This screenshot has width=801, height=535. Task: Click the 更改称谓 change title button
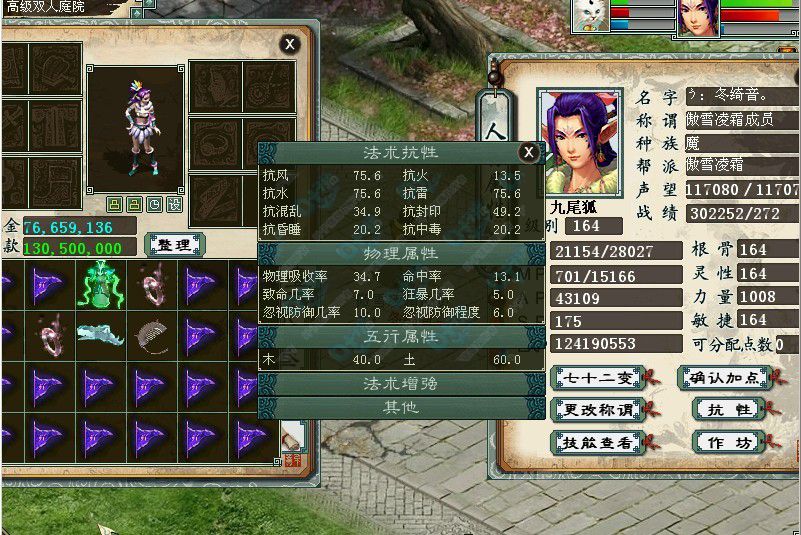click(x=597, y=409)
